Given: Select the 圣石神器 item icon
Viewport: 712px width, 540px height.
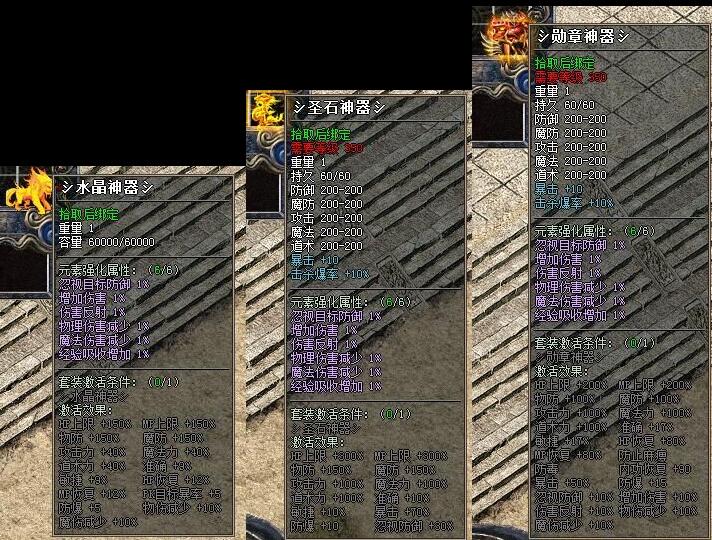Looking at the screenshot, I should (266, 110).
